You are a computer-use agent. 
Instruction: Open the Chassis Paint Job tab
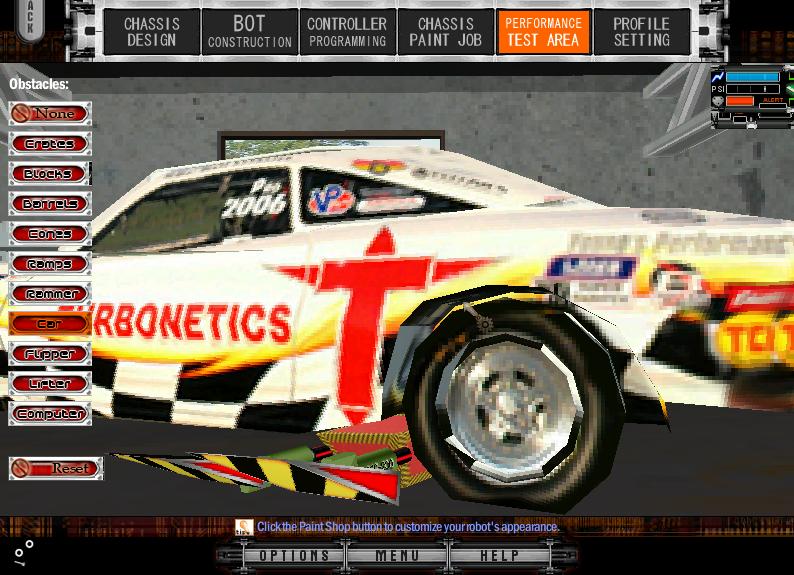click(x=445, y=32)
